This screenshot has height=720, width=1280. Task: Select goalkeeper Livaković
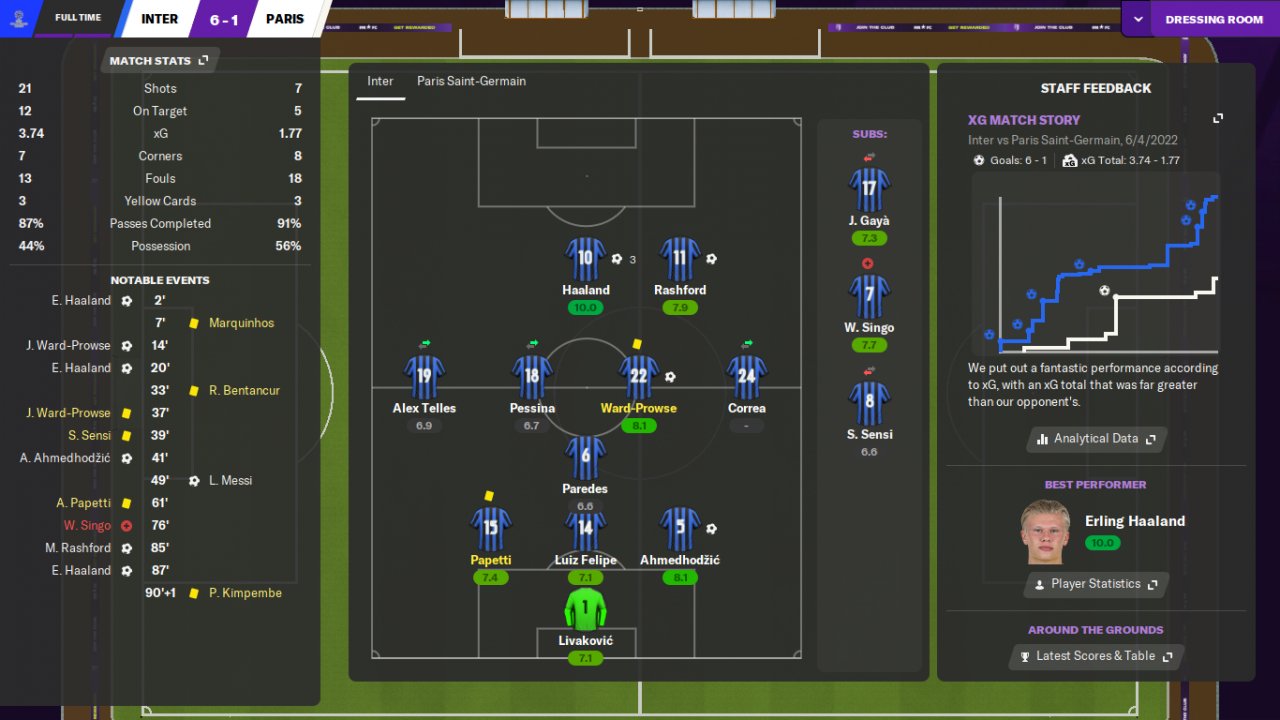[x=585, y=609]
